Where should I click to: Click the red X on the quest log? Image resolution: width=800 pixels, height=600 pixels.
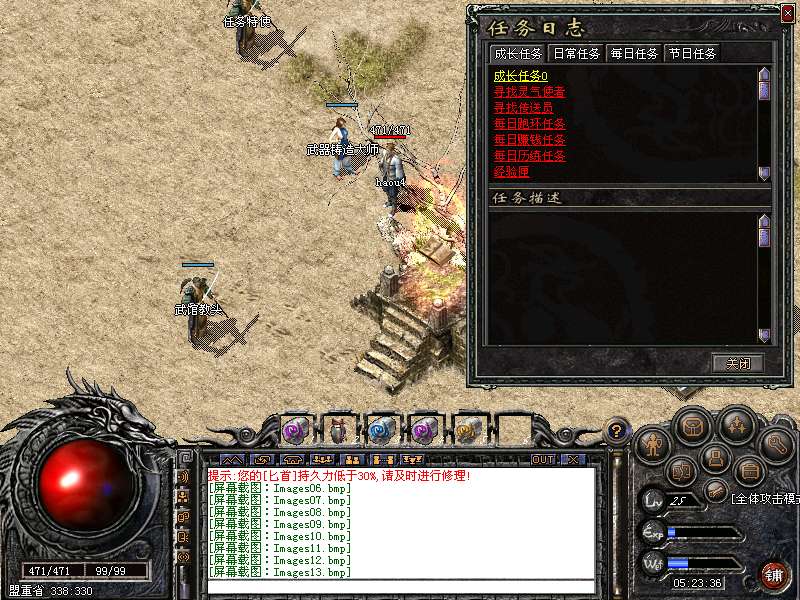click(787, 13)
